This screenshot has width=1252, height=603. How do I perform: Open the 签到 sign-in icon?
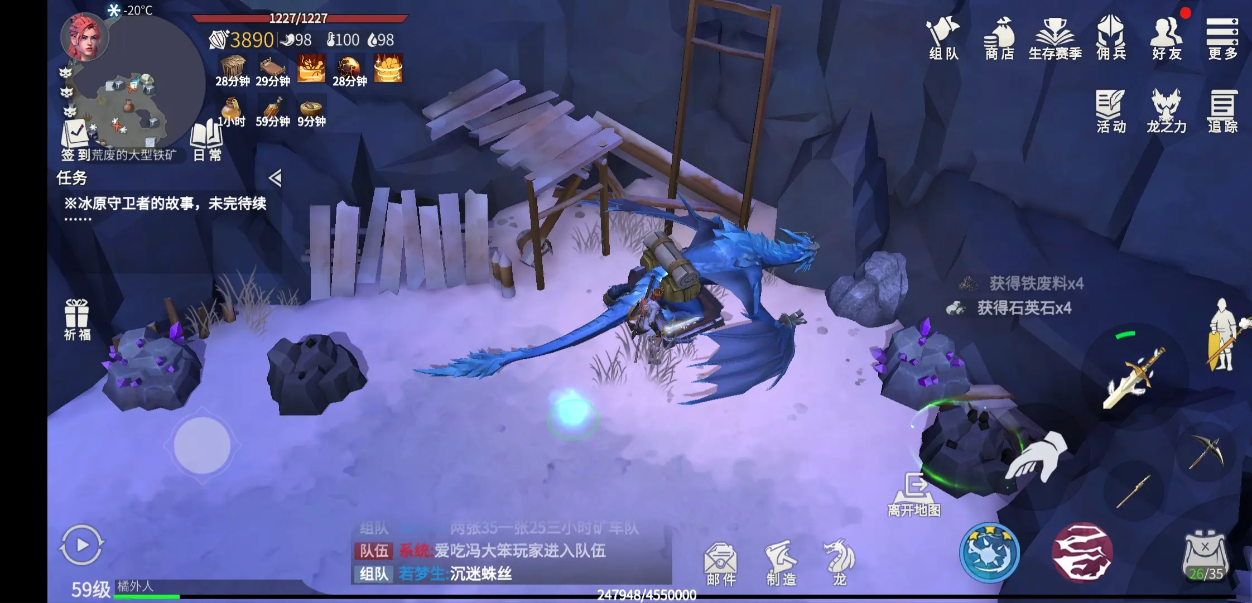74,137
